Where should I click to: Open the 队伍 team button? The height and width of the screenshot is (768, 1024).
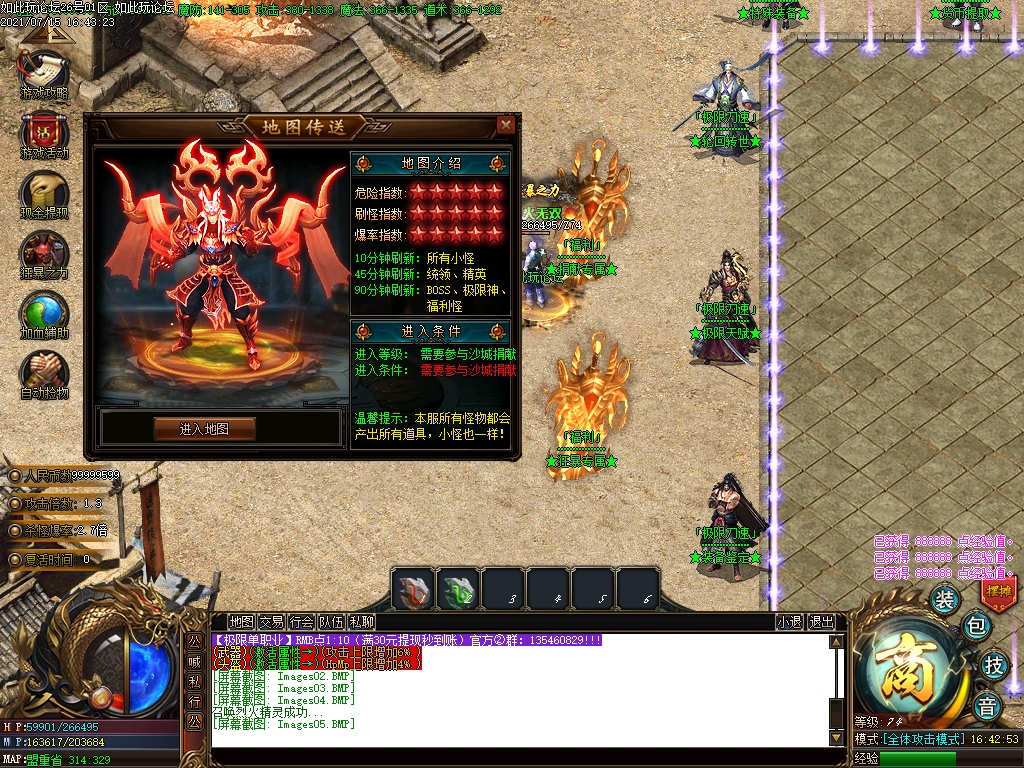click(x=331, y=622)
